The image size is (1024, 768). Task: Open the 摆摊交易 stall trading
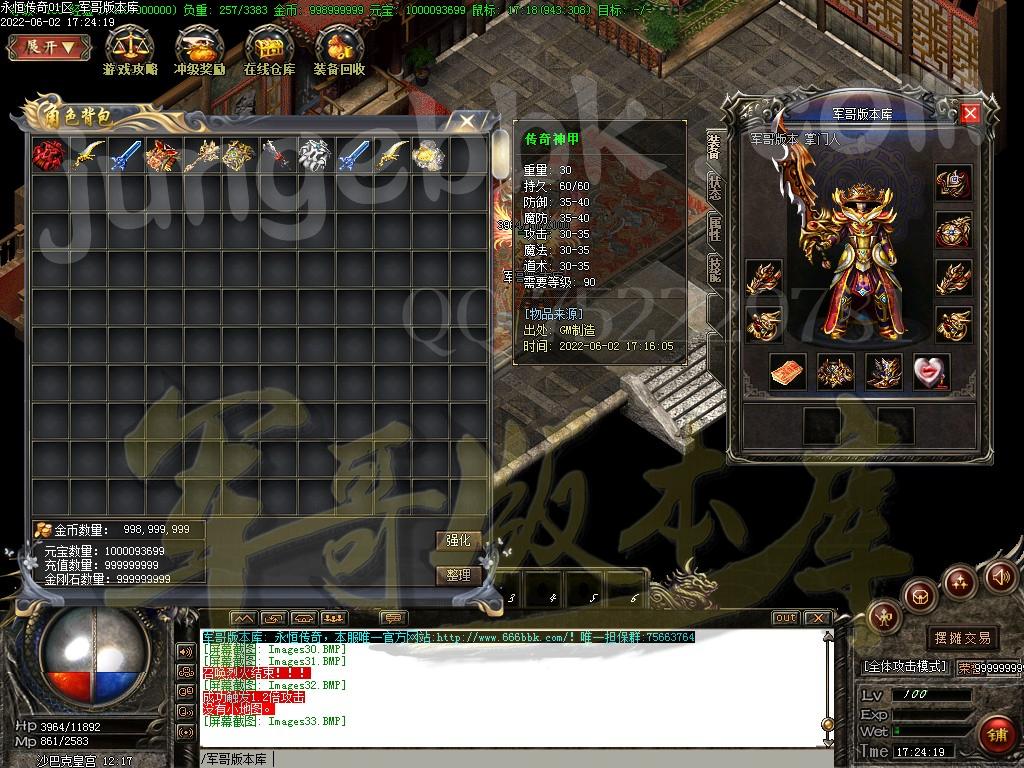pyautogui.click(x=963, y=637)
